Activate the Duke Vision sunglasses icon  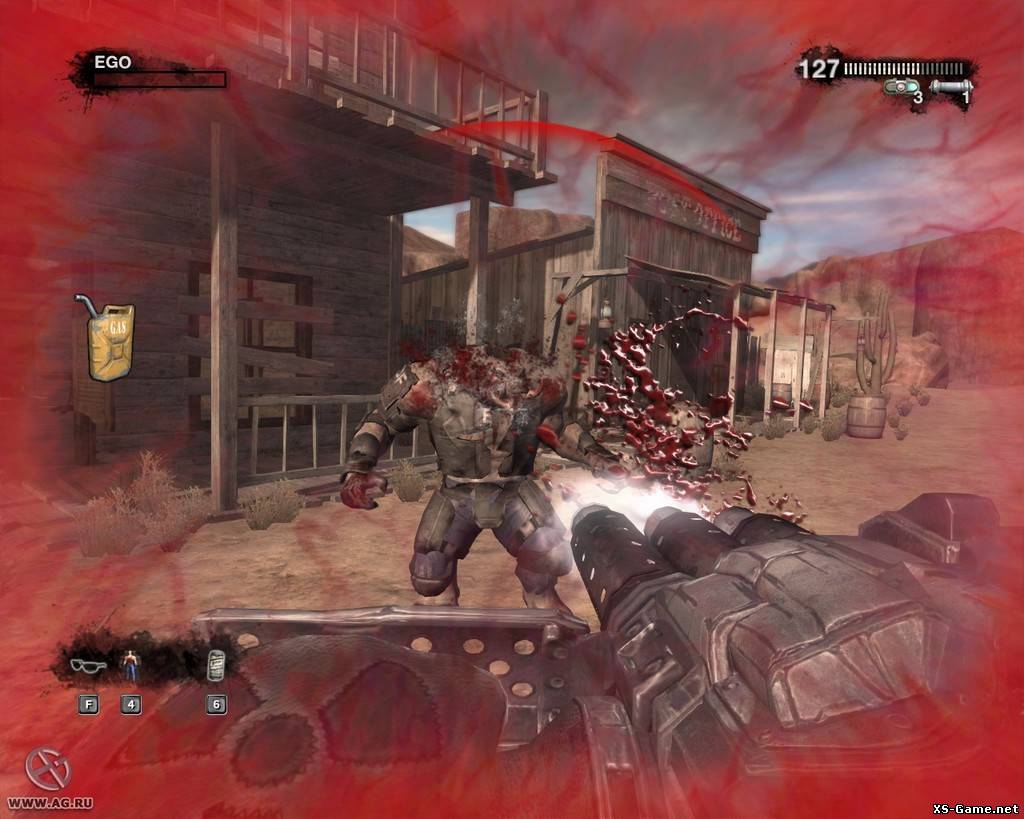88,664
